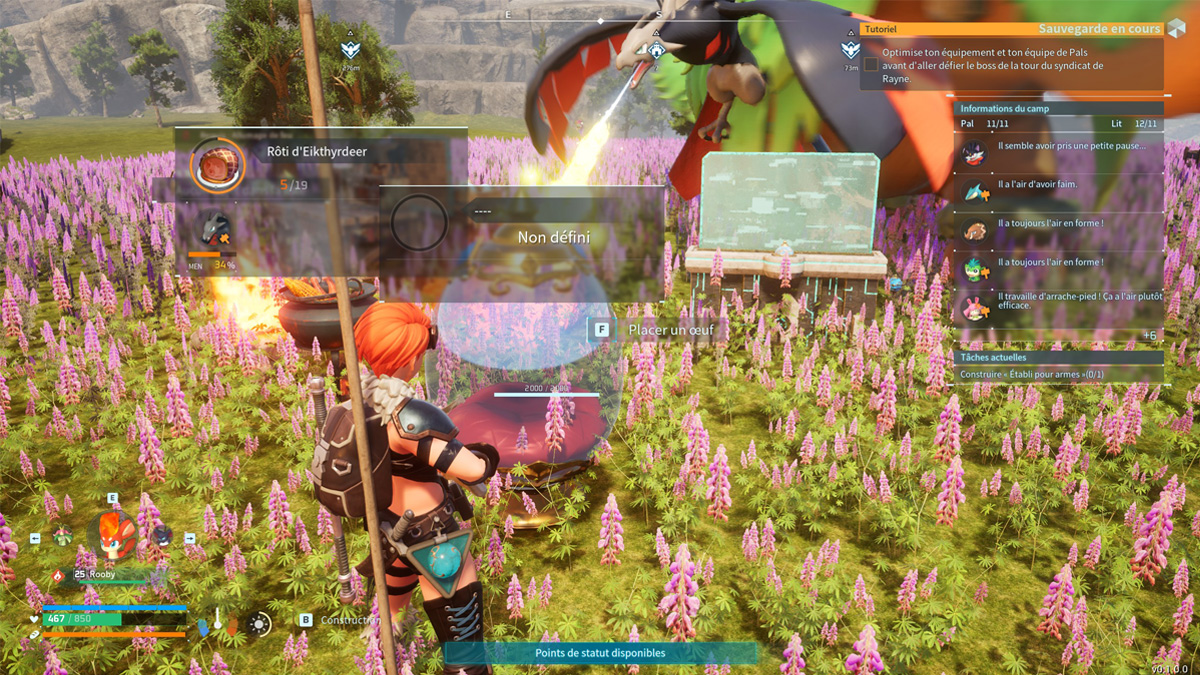Select Rooby's active Pal portrait
This screenshot has height=675, width=1200.
tap(112, 537)
